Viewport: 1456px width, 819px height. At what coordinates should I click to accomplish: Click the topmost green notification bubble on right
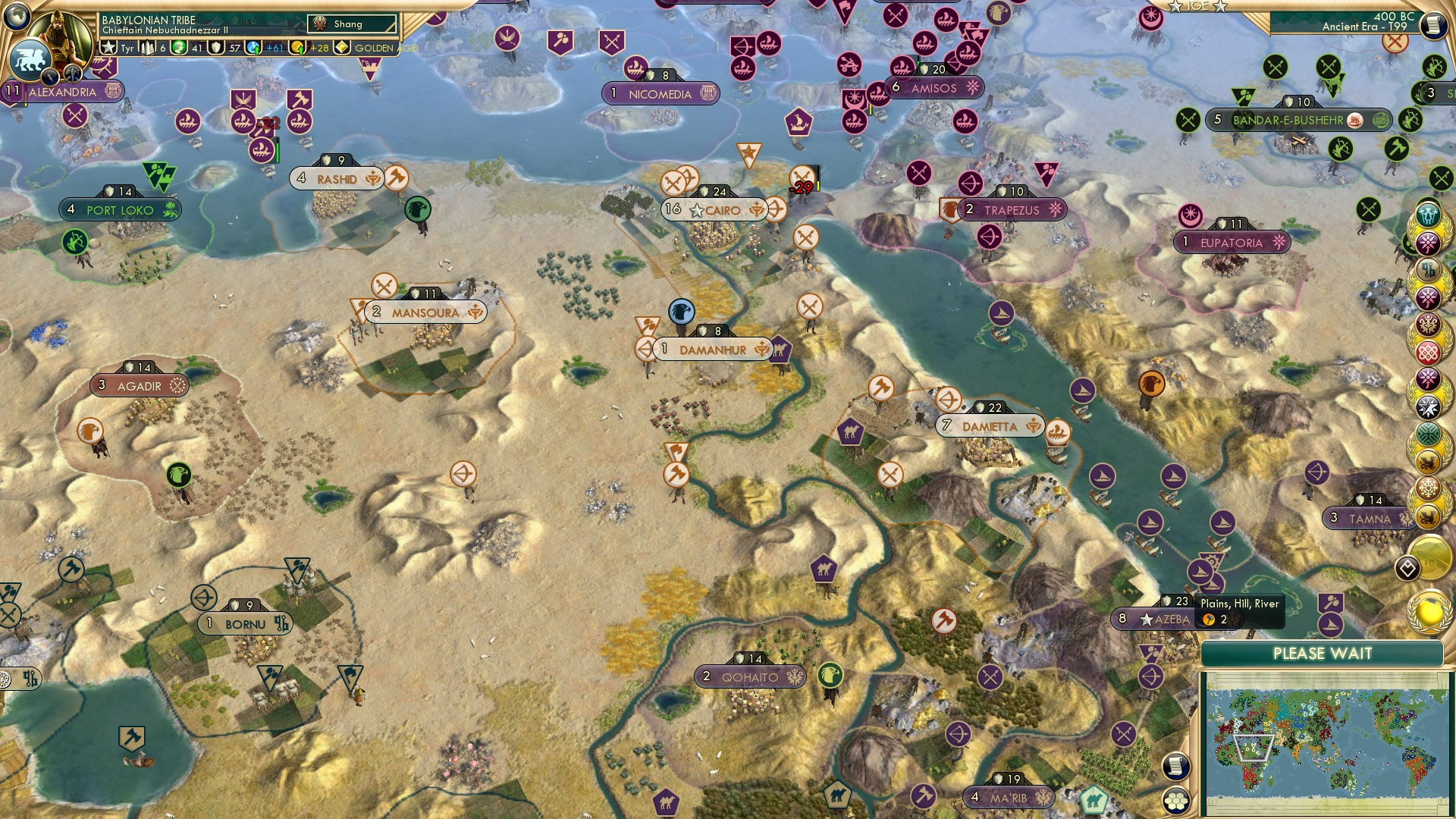coord(1429,216)
